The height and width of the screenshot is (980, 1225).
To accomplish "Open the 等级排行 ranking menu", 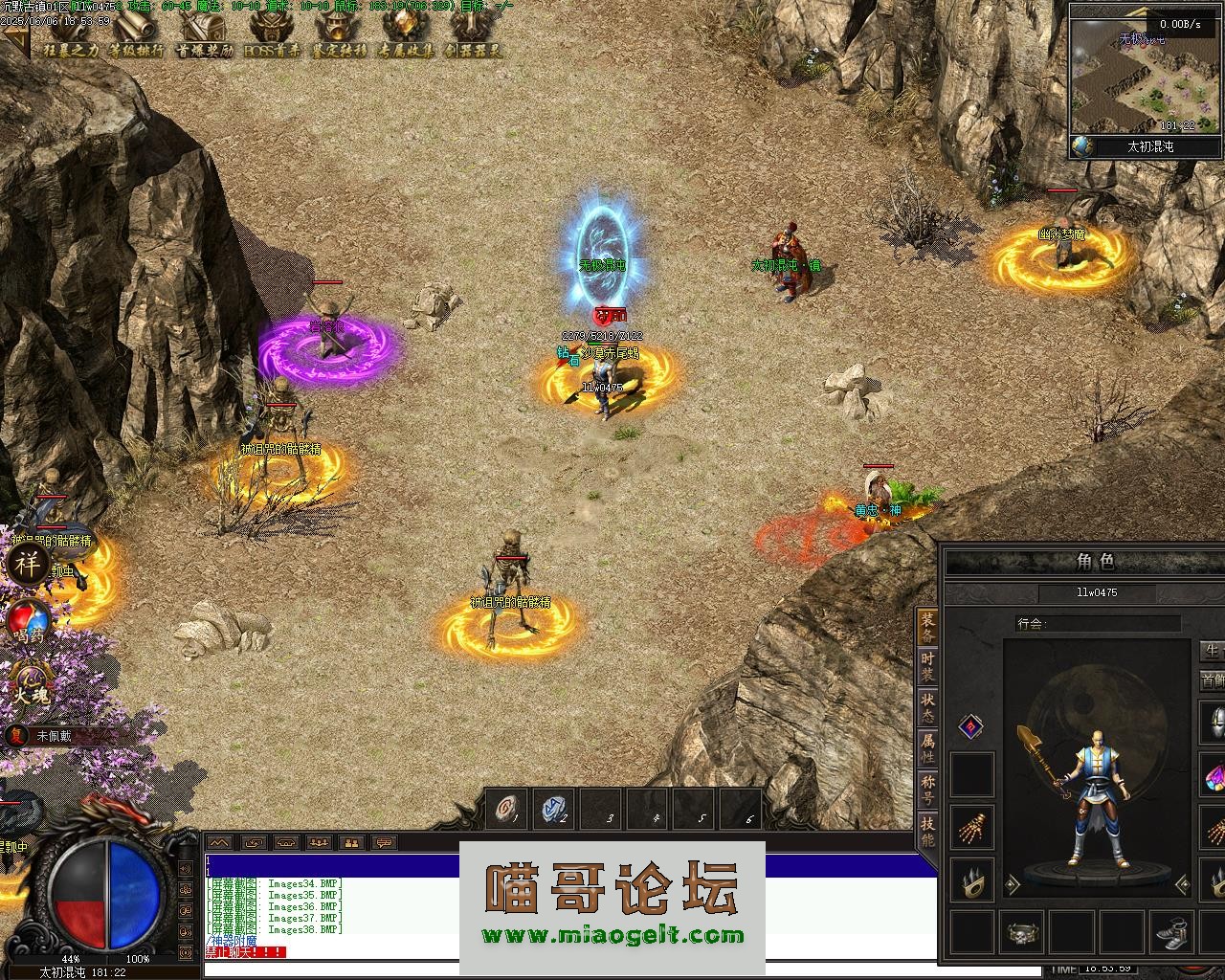I will [x=135, y=34].
